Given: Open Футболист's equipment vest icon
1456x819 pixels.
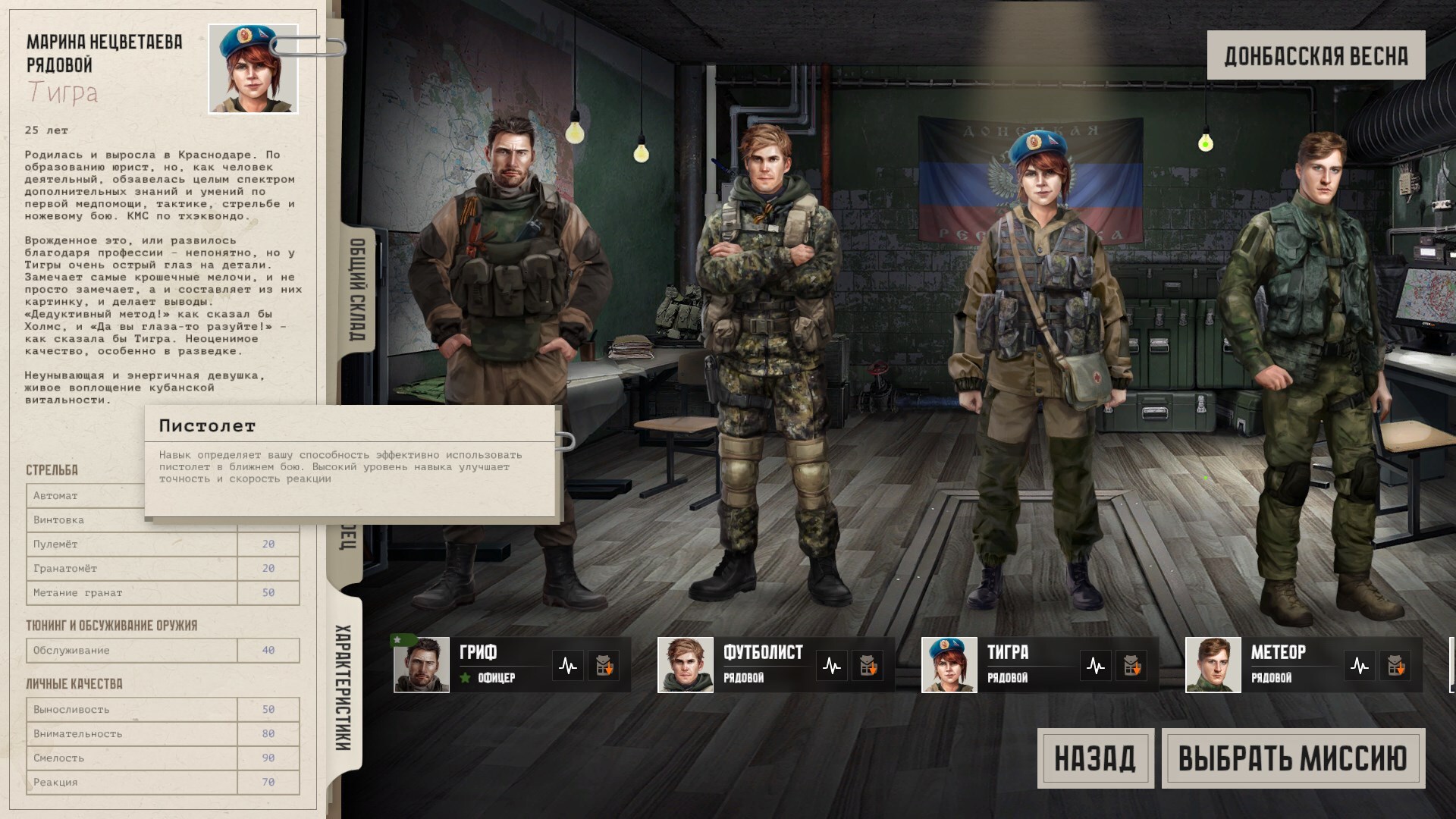Looking at the screenshot, I should pos(868,667).
